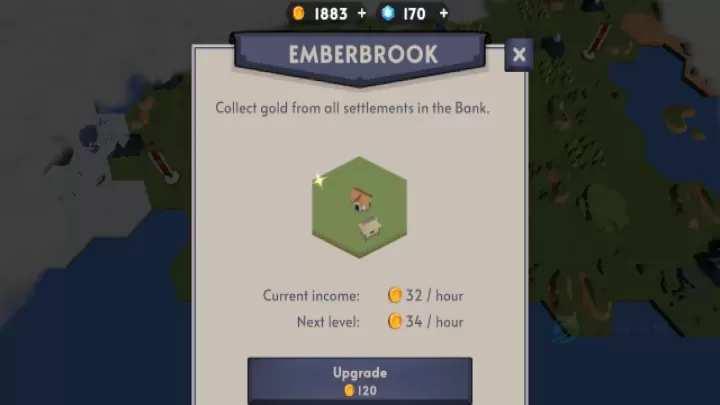This screenshot has height=405, width=720.
Task: Select the Emberbrook settlement hex tile
Action: tap(359, 207)
